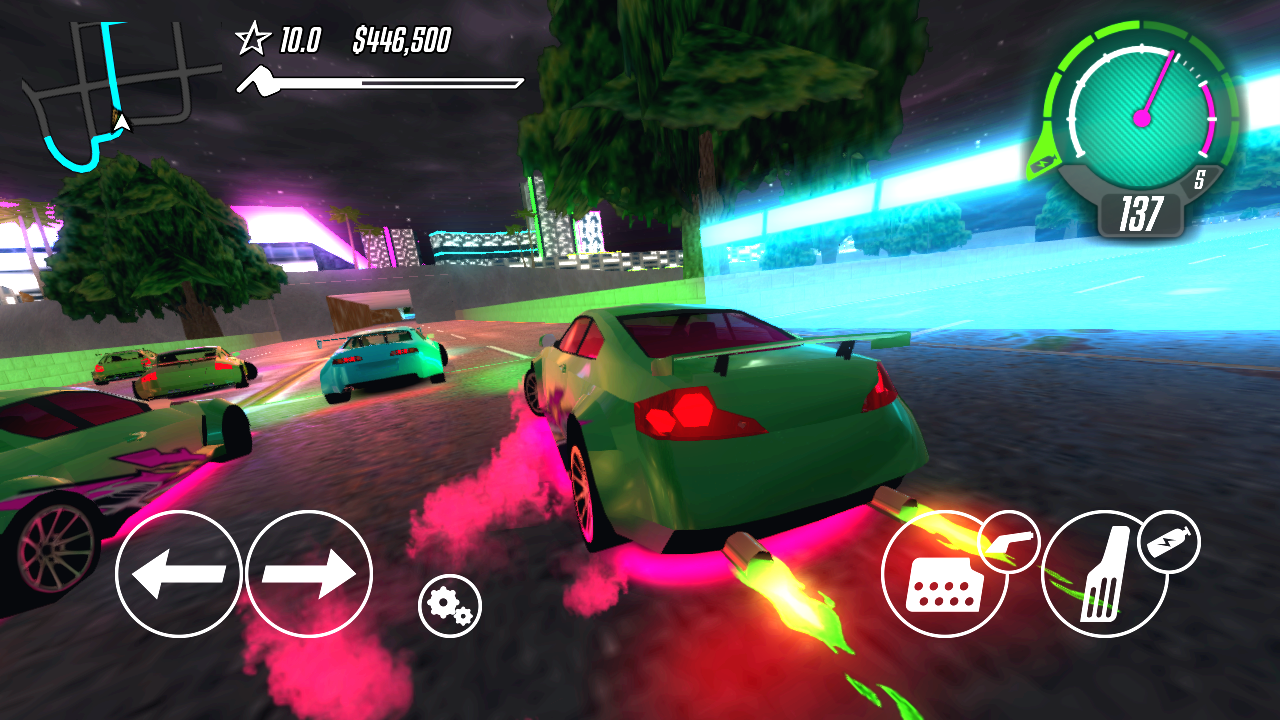Open the settings gear

(449, 607)
